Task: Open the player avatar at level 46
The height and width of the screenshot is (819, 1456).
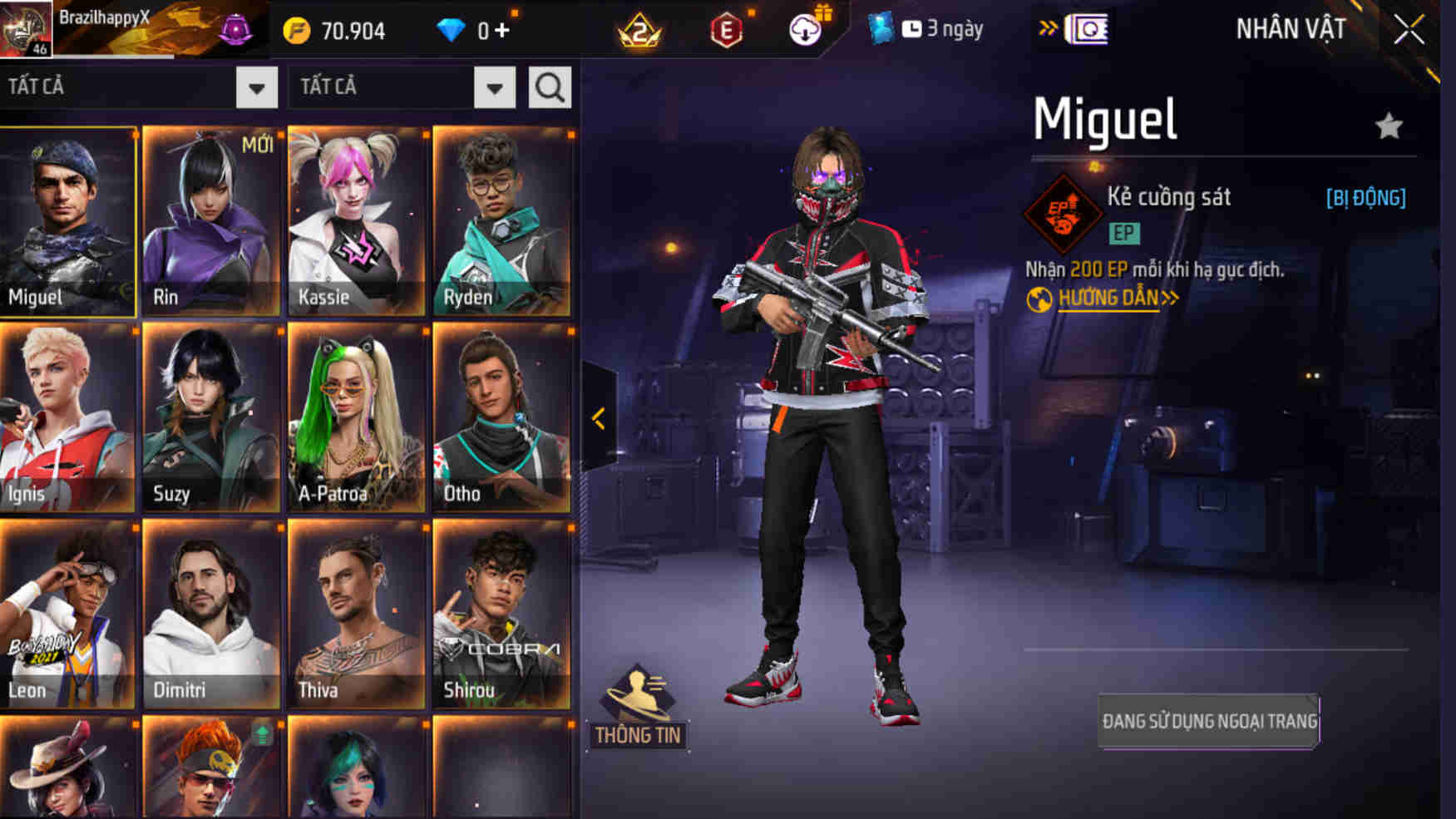Action: [25, 29]
